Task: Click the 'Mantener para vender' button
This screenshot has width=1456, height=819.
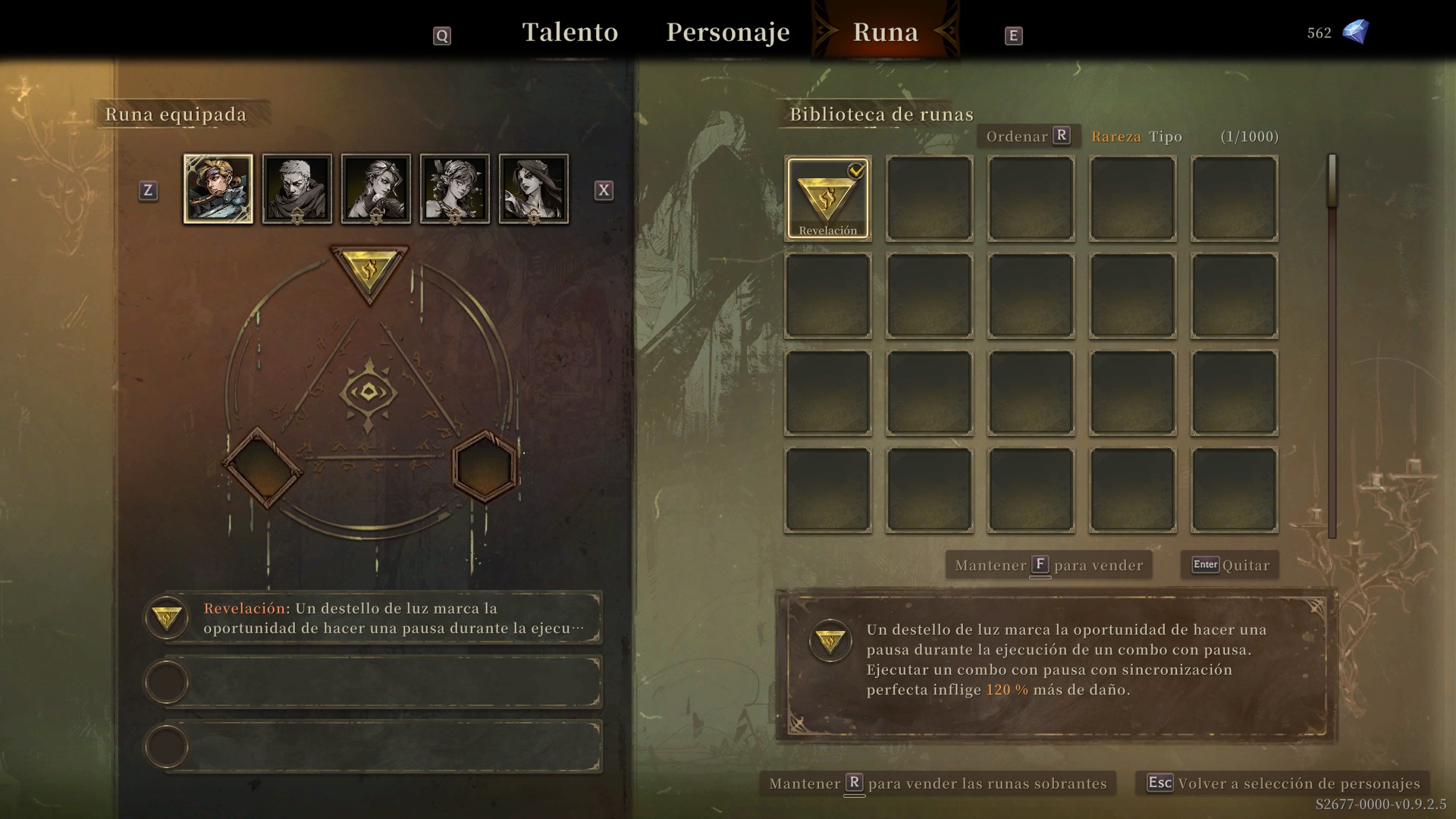Action: 1049,565
